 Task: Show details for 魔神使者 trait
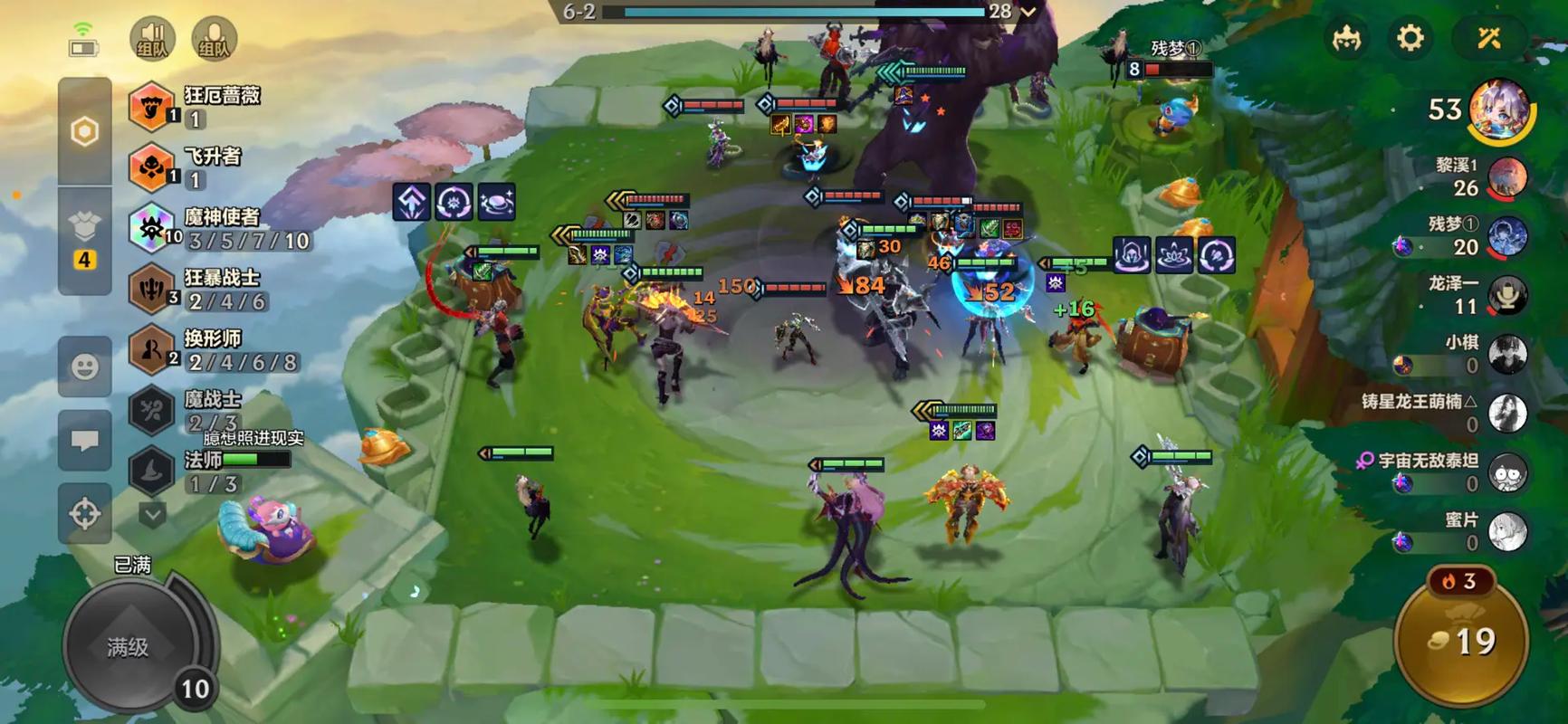click(x=151, y=228)
